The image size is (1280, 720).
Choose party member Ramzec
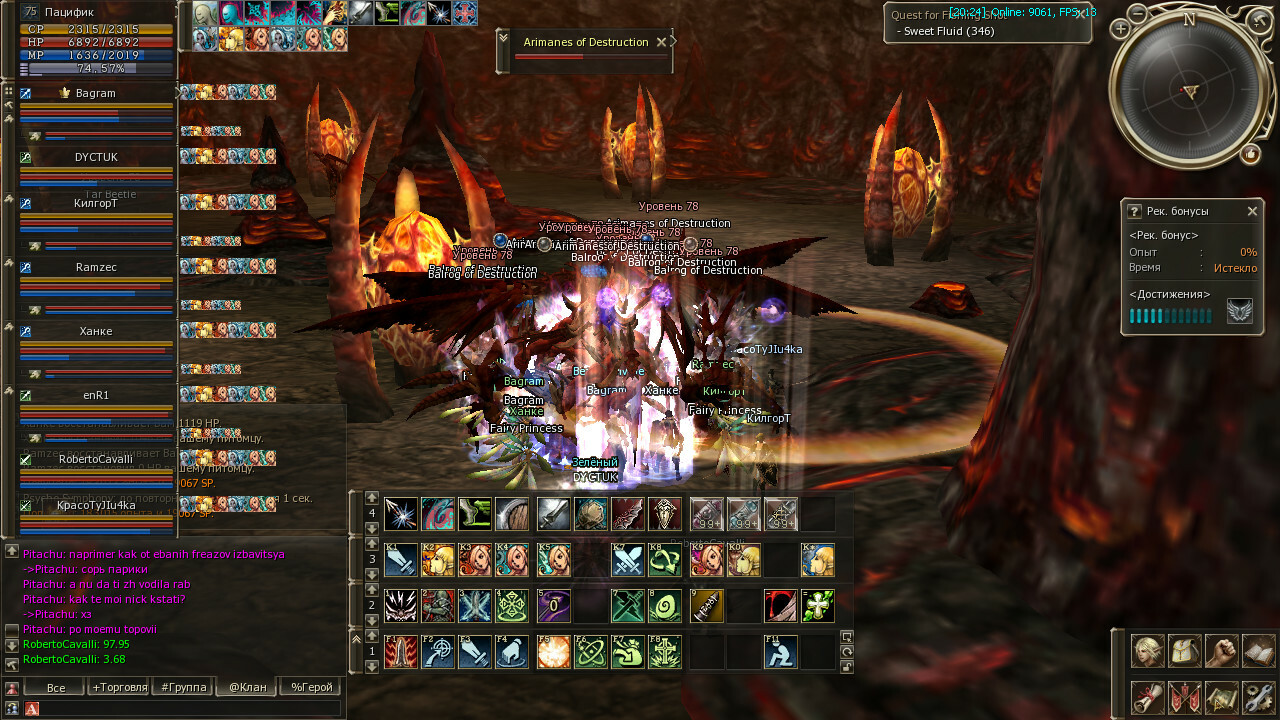(96, 268)
